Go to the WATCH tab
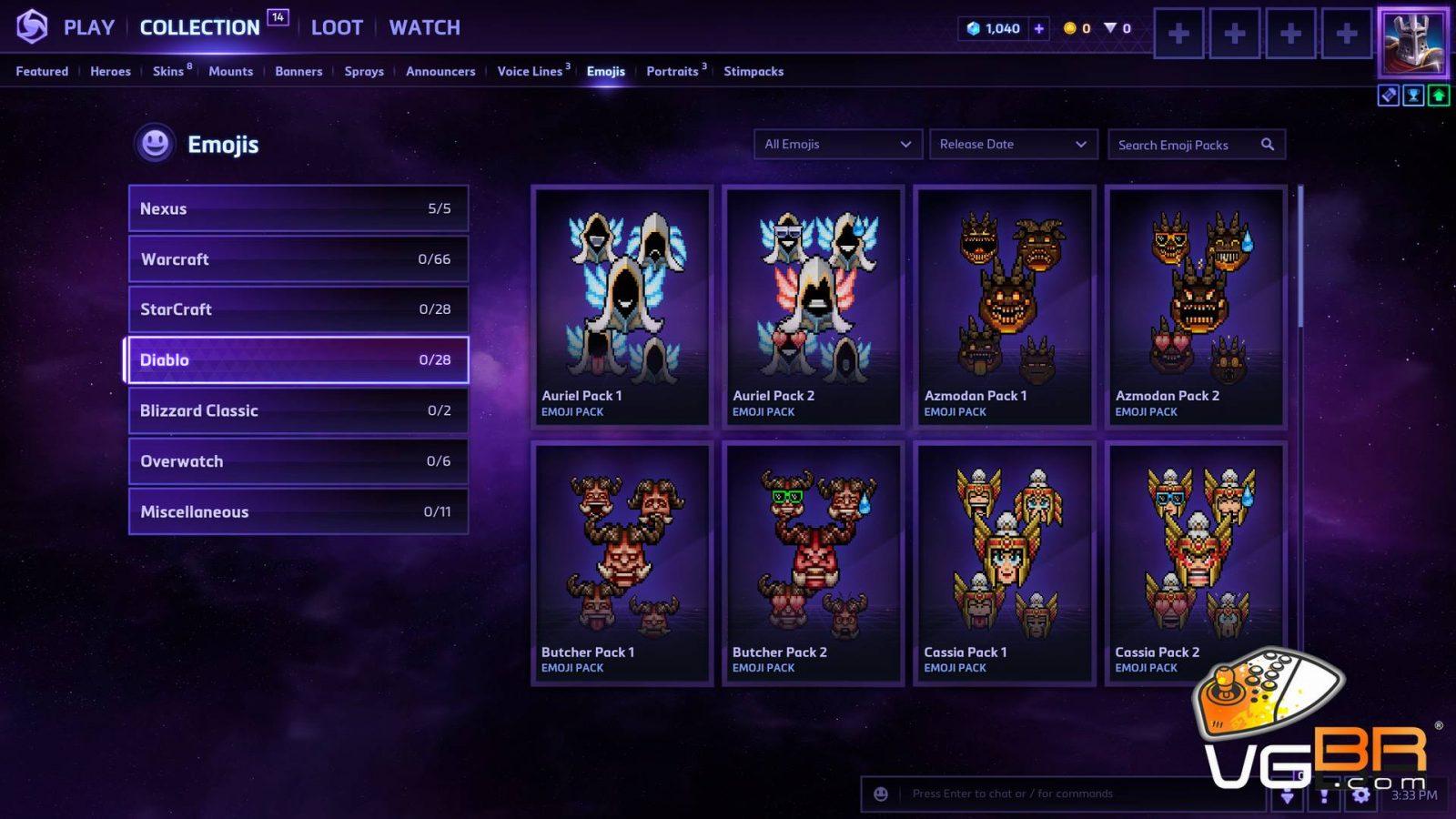The image size is (1456, 819). (424, 27)
